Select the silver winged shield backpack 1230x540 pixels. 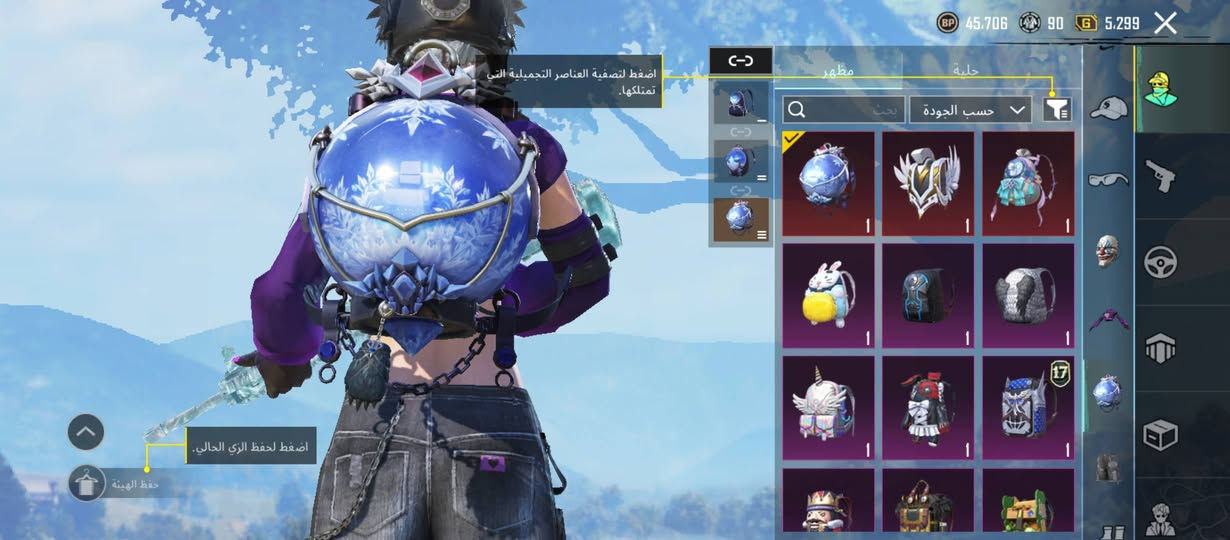click(x=928, y=184)
